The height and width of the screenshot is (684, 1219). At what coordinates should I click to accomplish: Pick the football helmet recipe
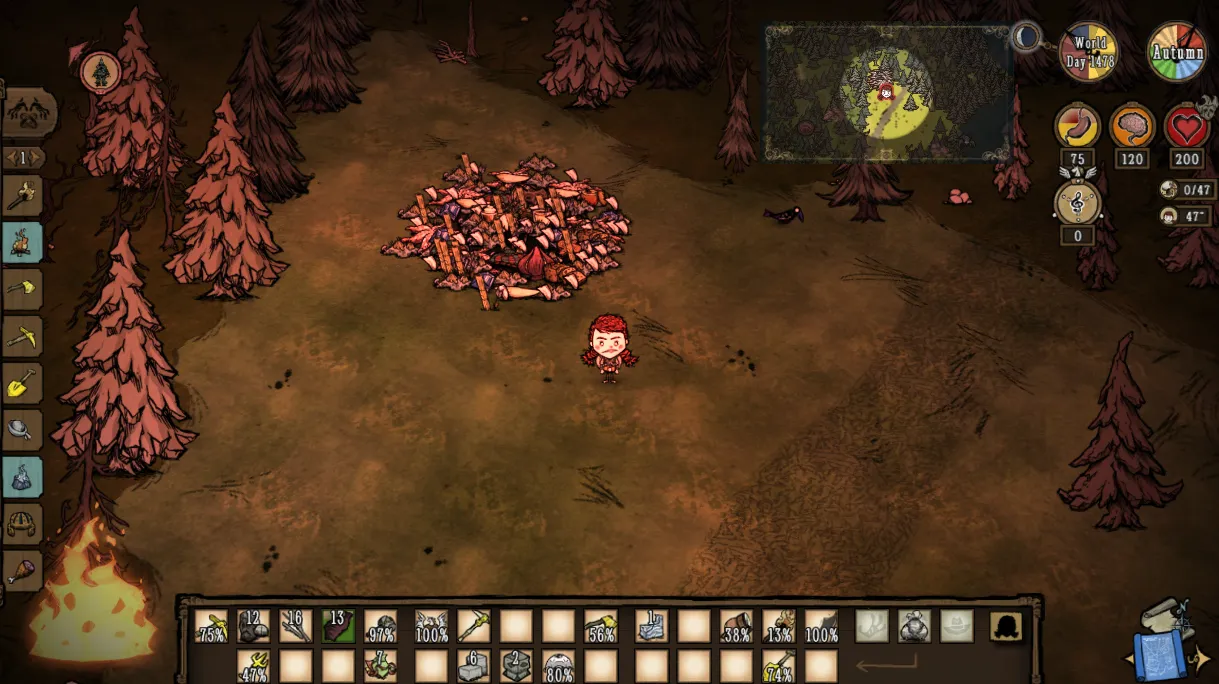[22, 523]
